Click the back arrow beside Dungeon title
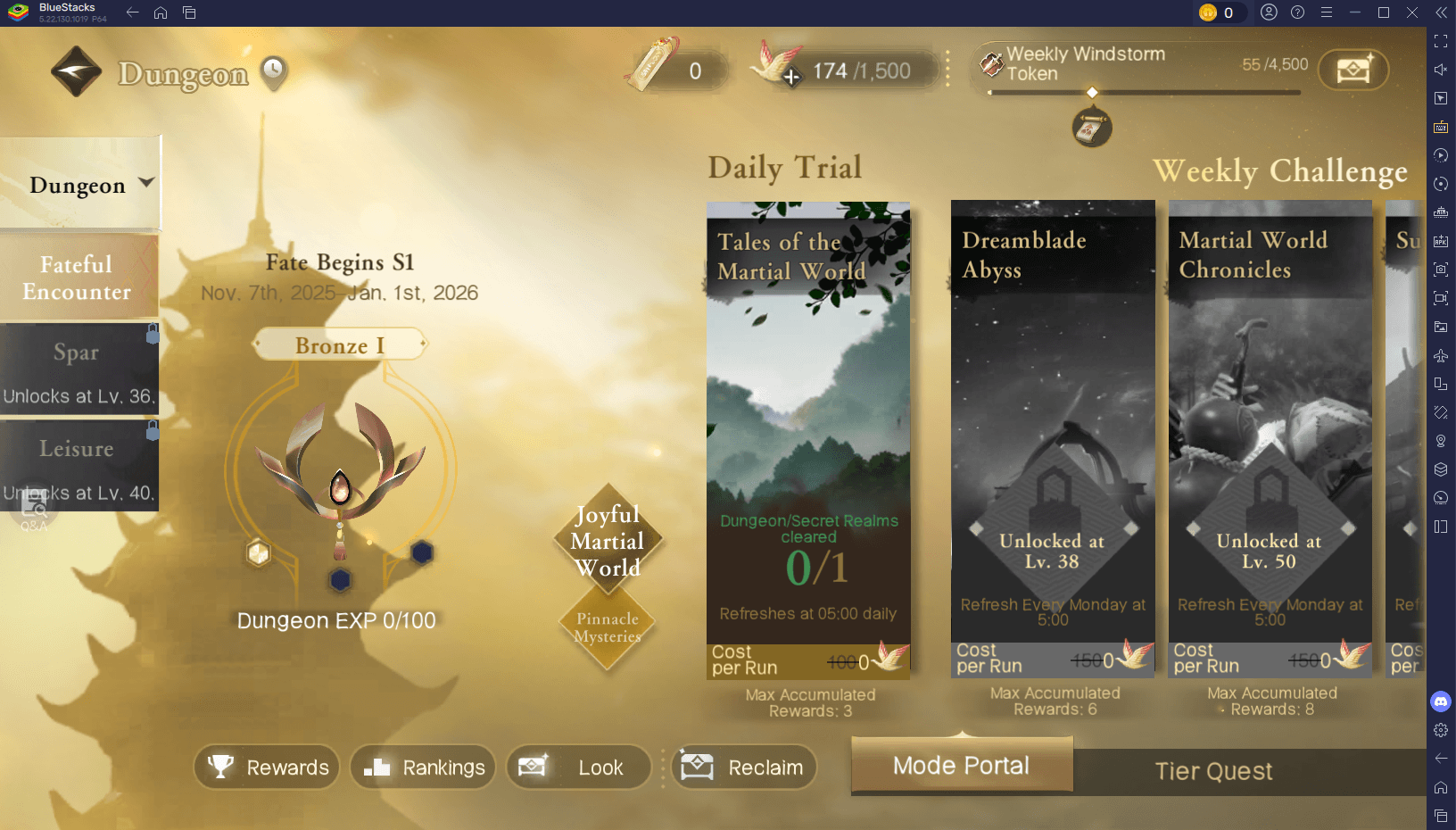 point(76,71)
